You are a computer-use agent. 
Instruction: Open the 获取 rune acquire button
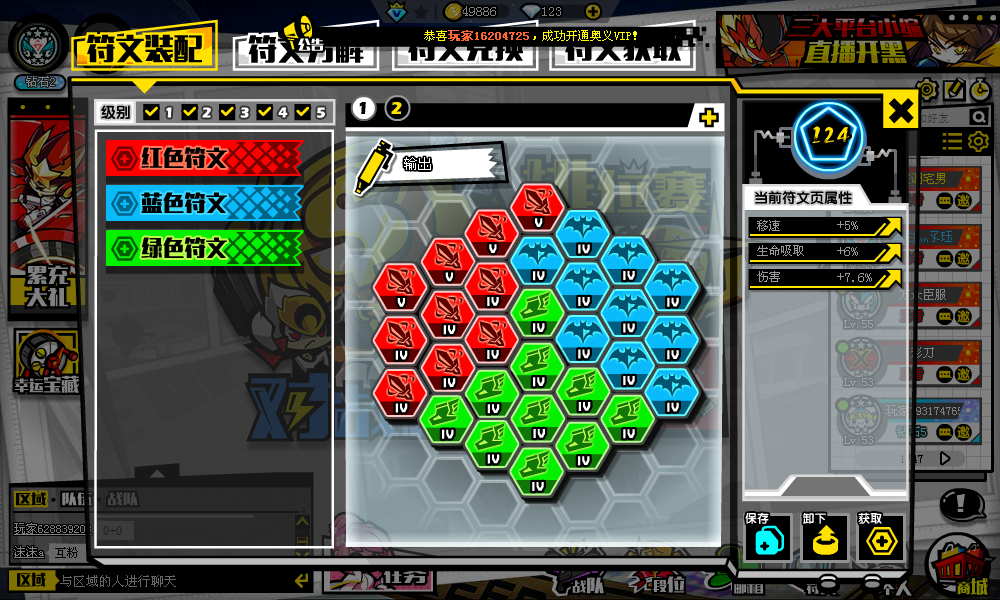pos(879,540)
